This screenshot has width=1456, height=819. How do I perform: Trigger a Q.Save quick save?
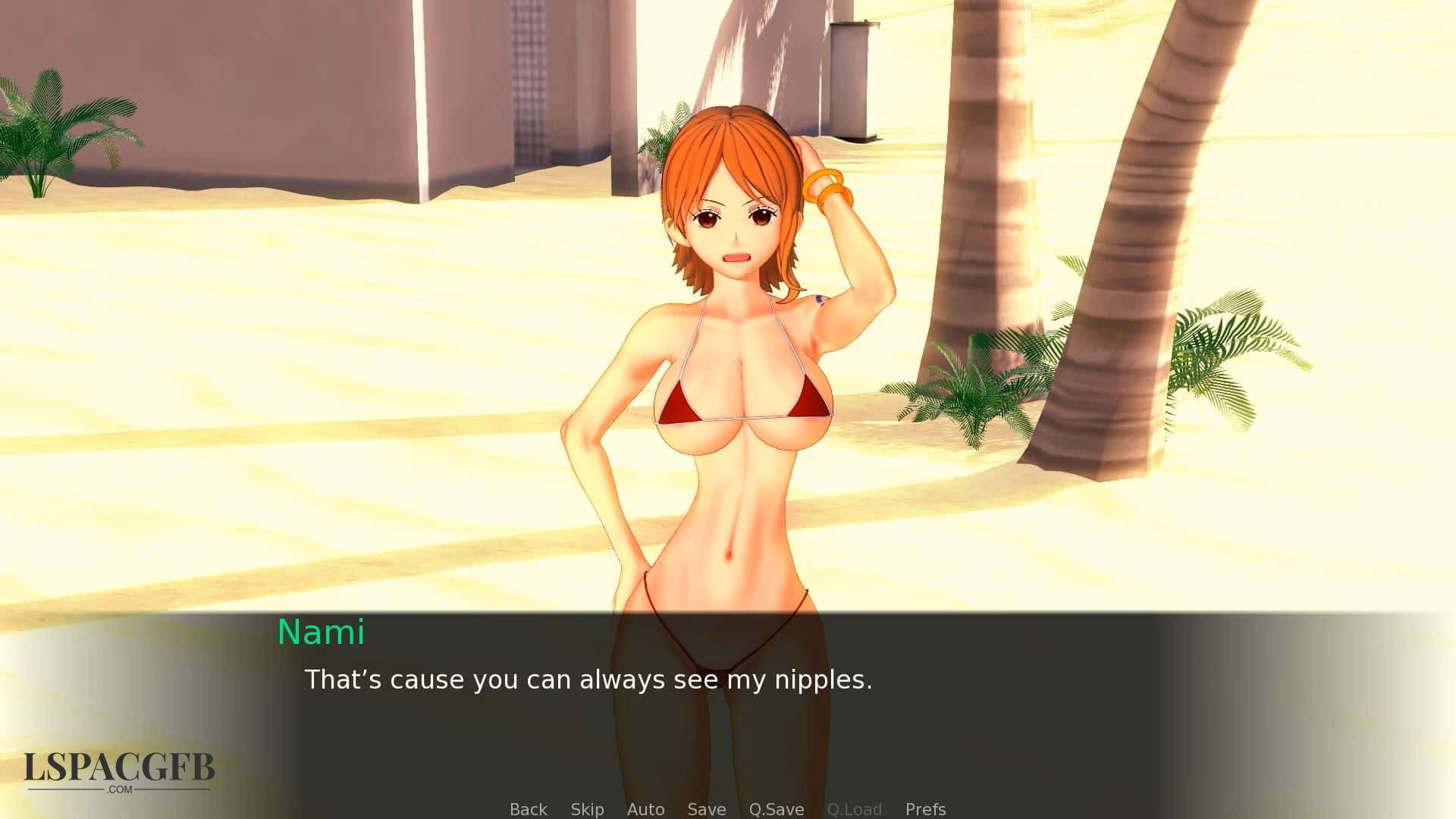point(776,809)
